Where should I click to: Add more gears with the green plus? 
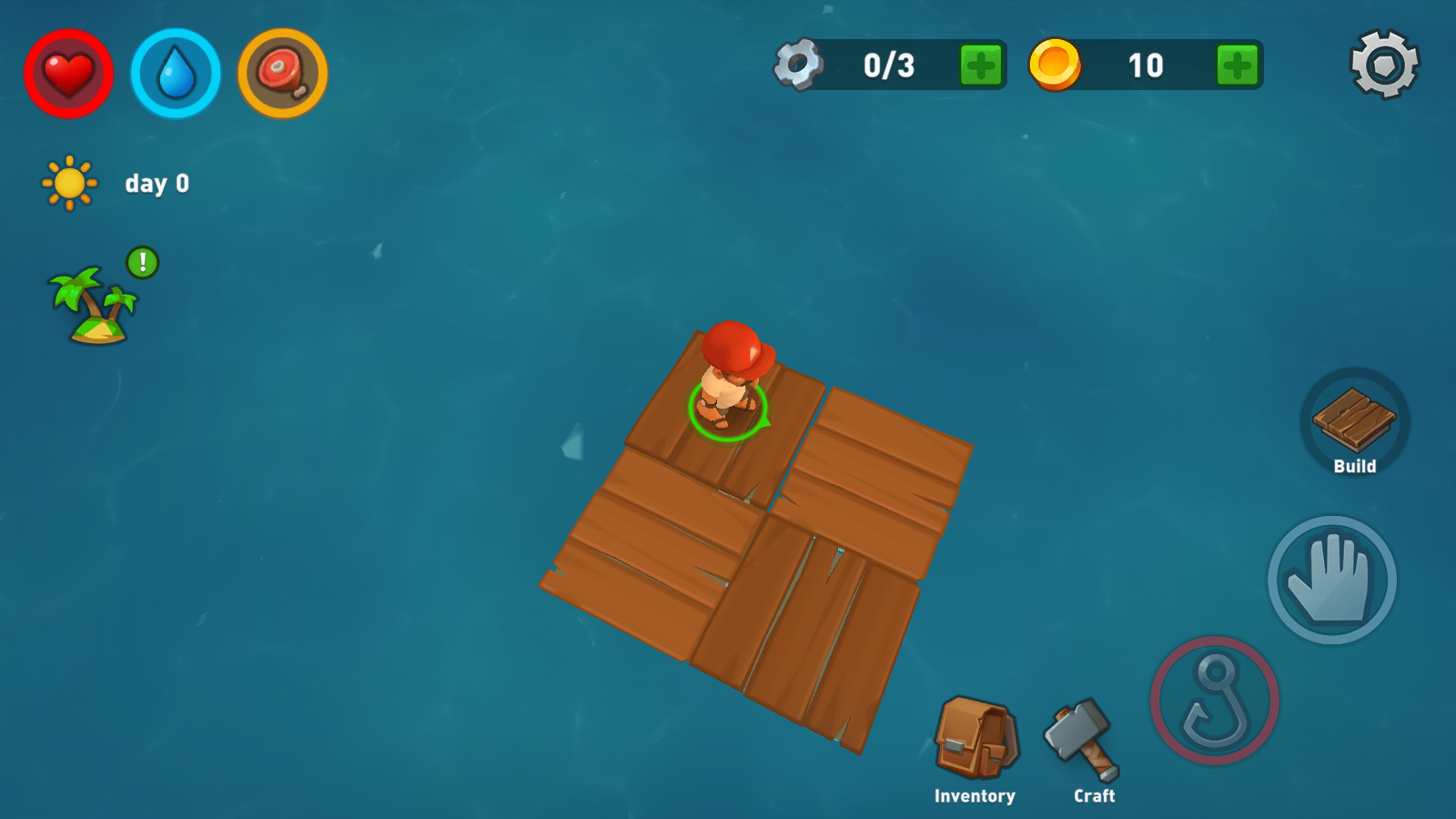[981, 66]
